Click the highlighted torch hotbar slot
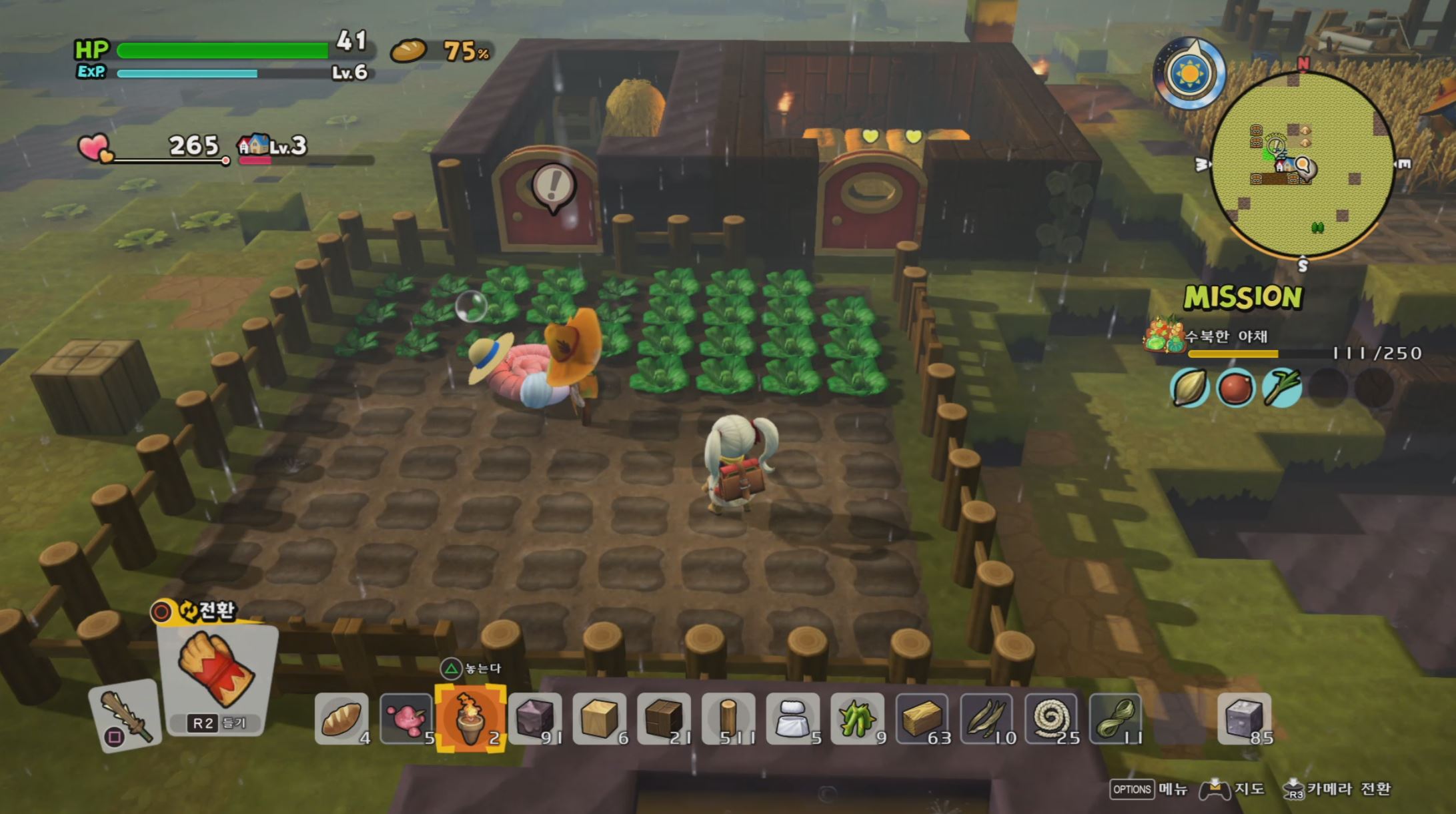The height and width of the screenshot is (814, 1456). tap(470, 719)
